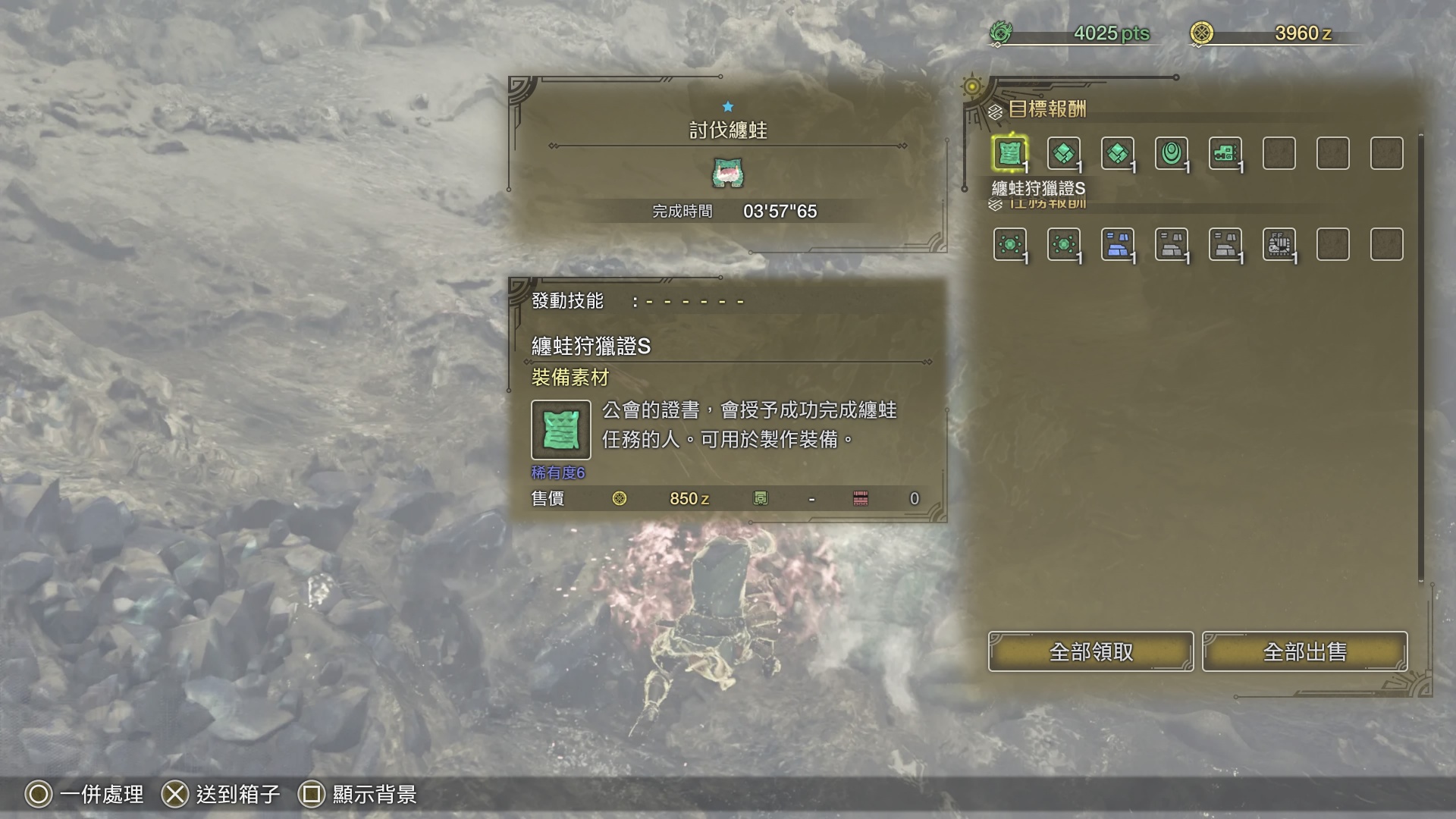Sell all rewards with 全部出售
Image resolution: width=1456 pixels, height=819 pixels.
pos(1304,651)
